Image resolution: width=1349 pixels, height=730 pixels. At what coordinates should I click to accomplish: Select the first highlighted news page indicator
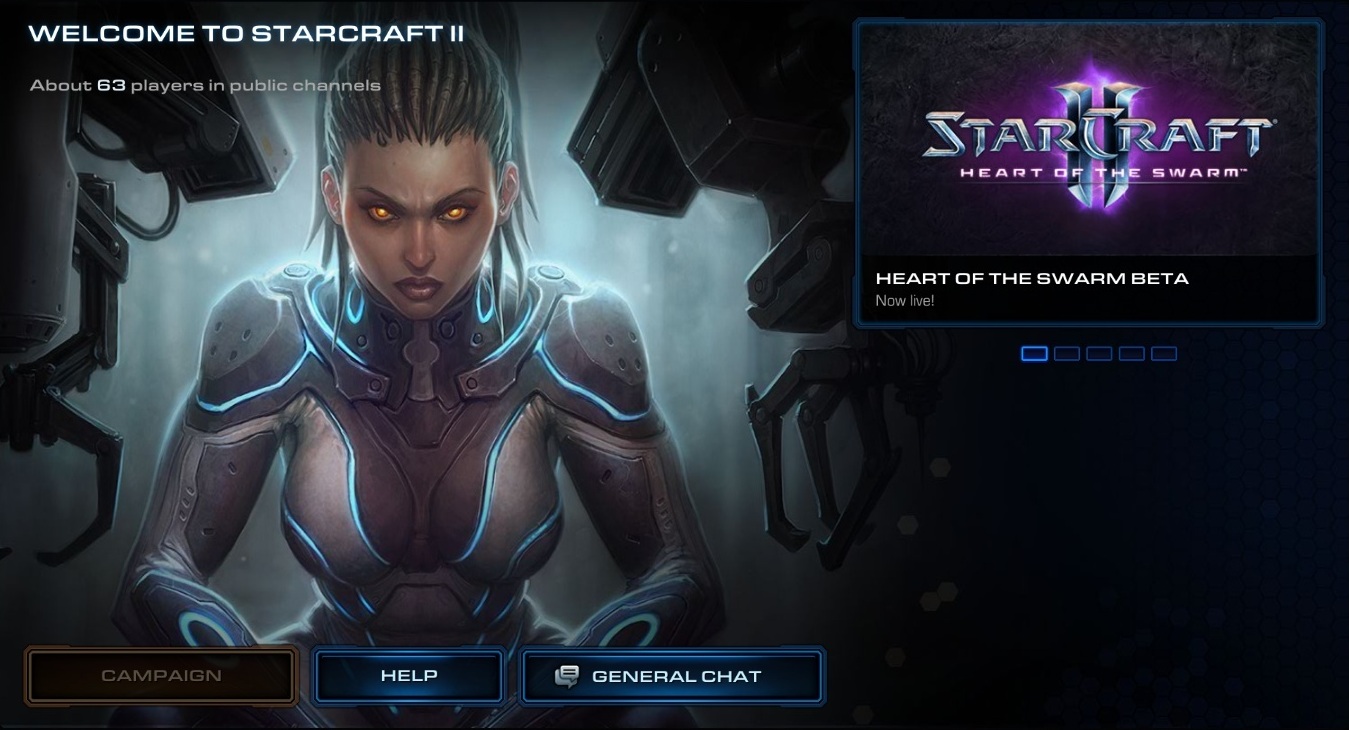click(1034, 353)
